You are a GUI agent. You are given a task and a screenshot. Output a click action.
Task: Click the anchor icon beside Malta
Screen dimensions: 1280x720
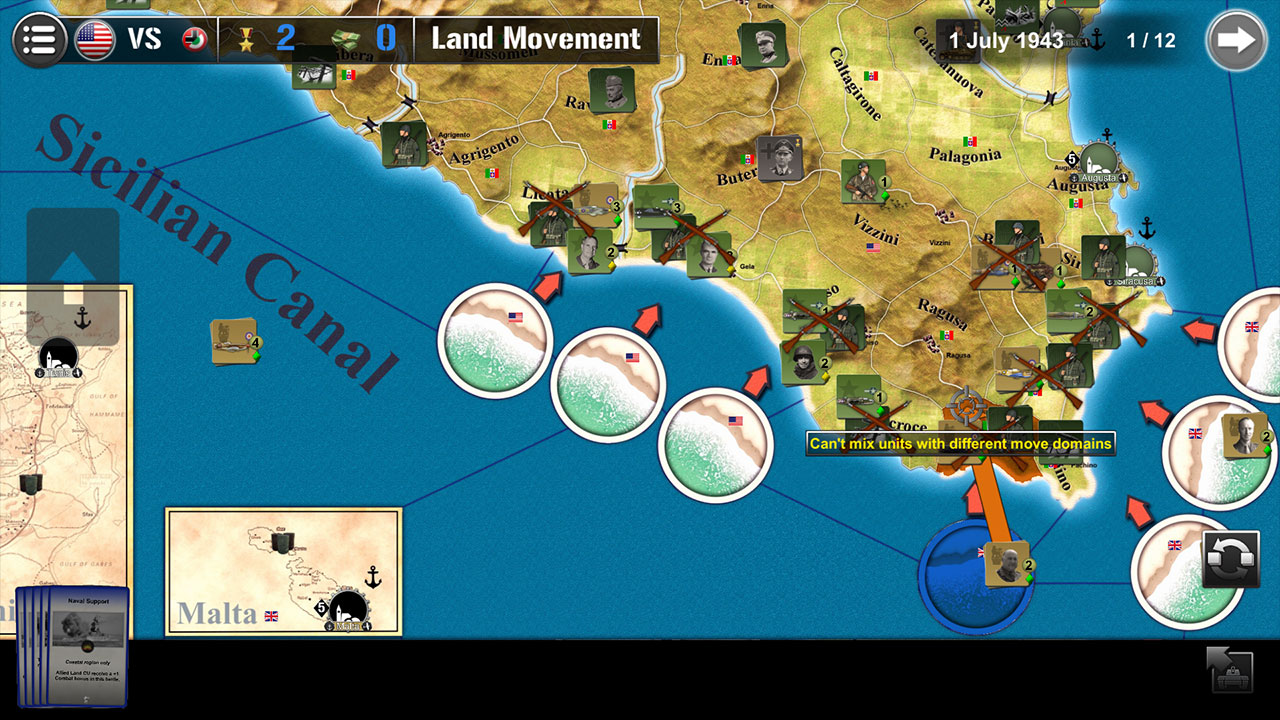click(x=372, y=575)
